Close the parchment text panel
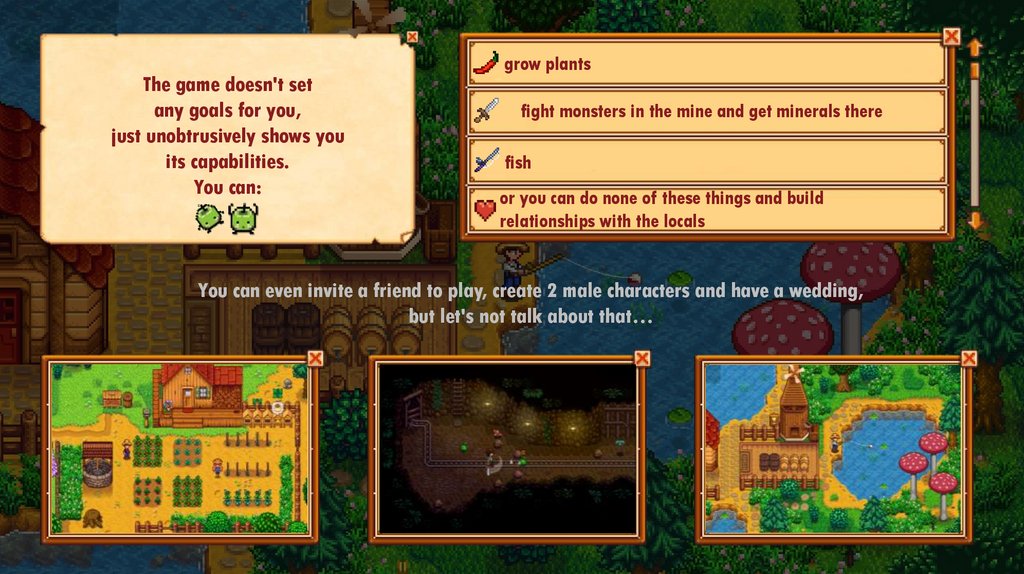 412,37
